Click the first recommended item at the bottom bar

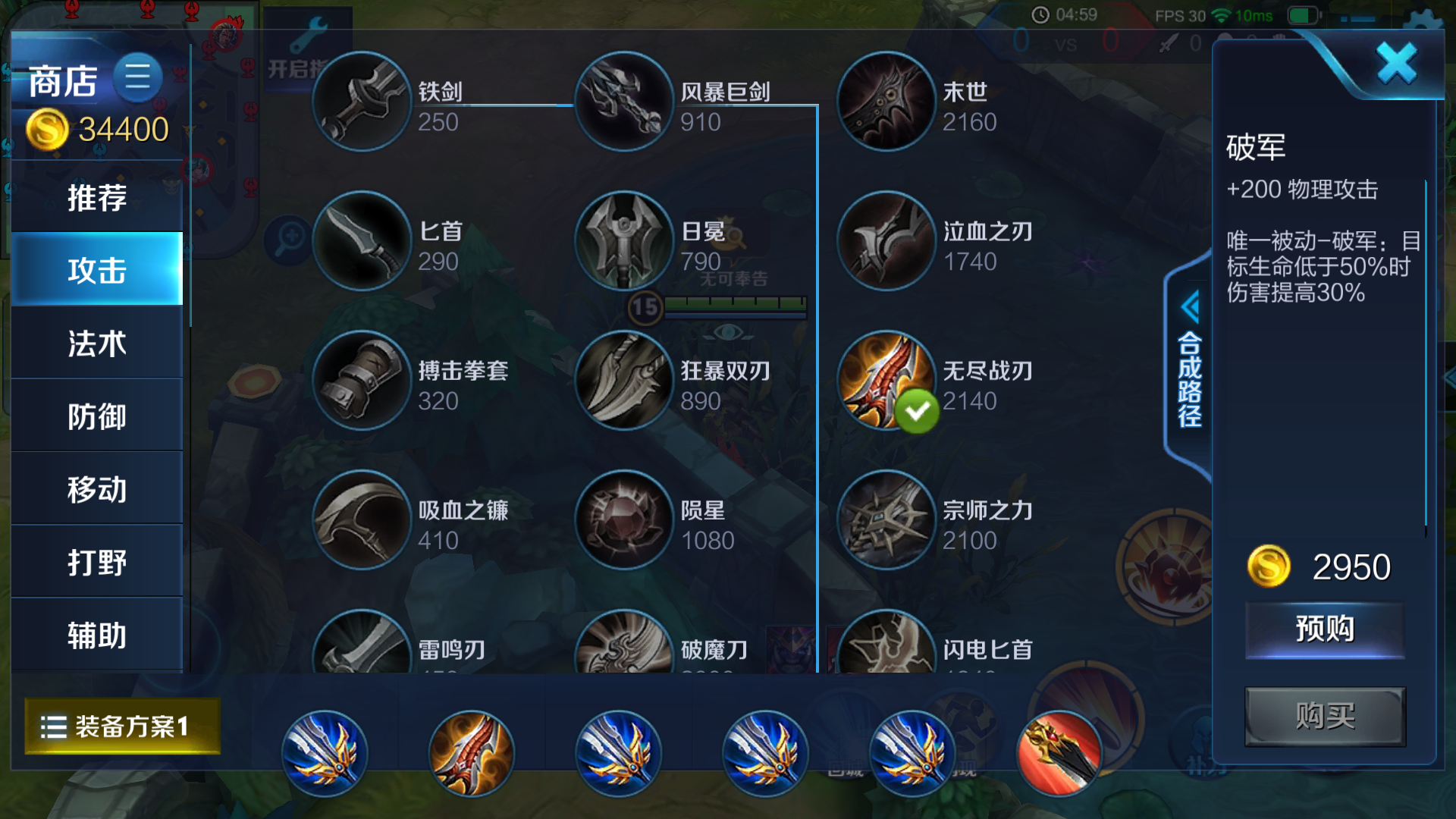[325, 753]
